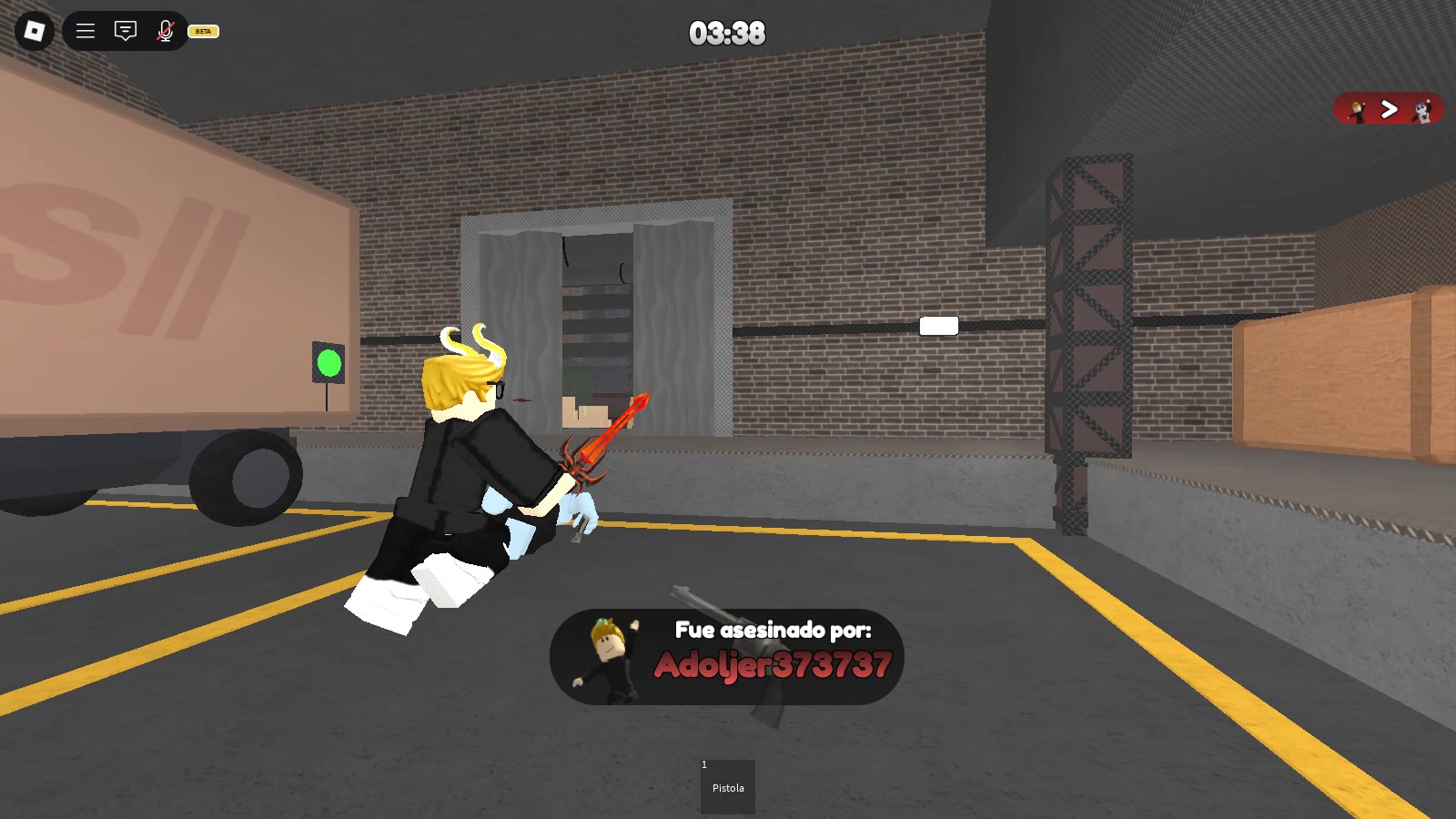Screen dimensions: 1456x819
Task: Open the Roblox home menu icon
Action: (34, 30)
